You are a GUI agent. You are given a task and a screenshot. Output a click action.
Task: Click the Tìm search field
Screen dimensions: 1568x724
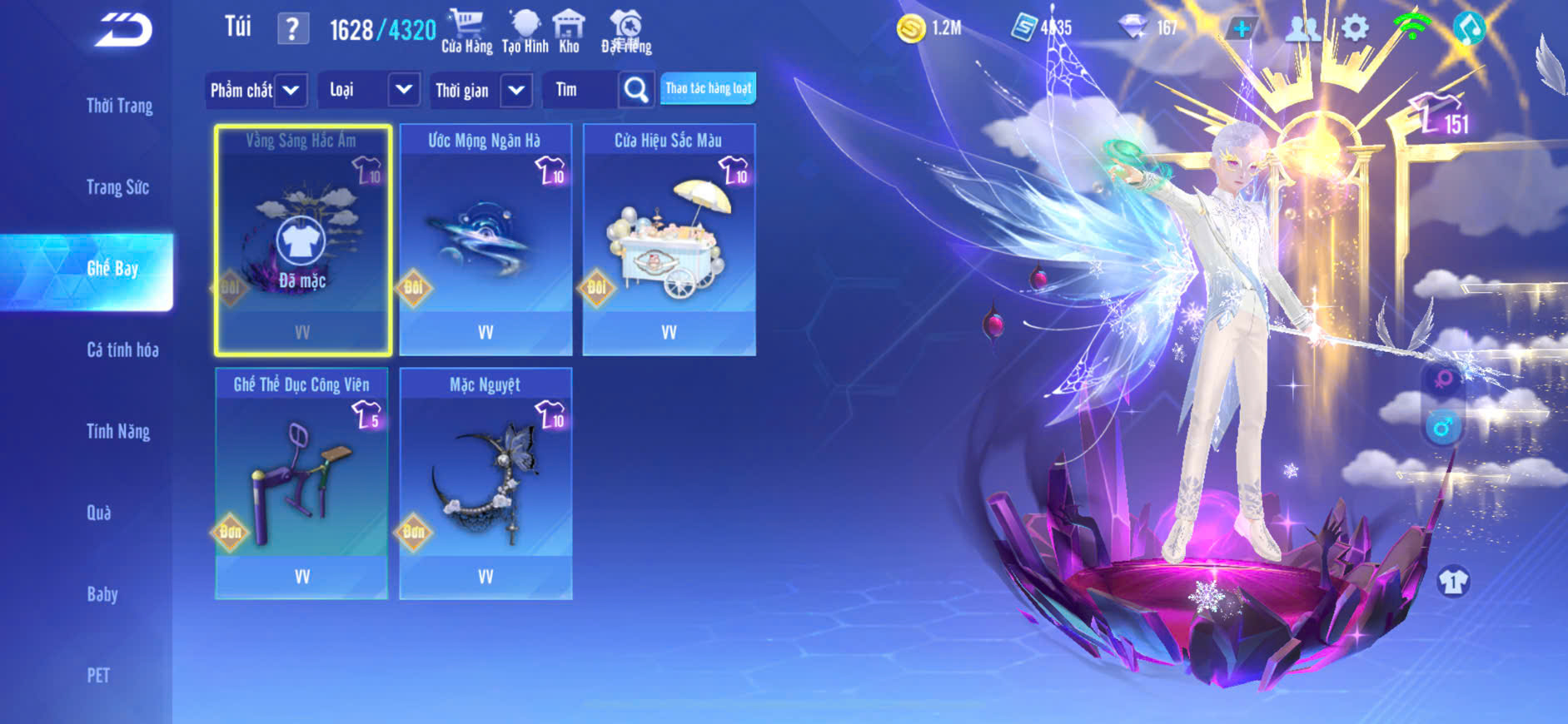coord(580,90)
